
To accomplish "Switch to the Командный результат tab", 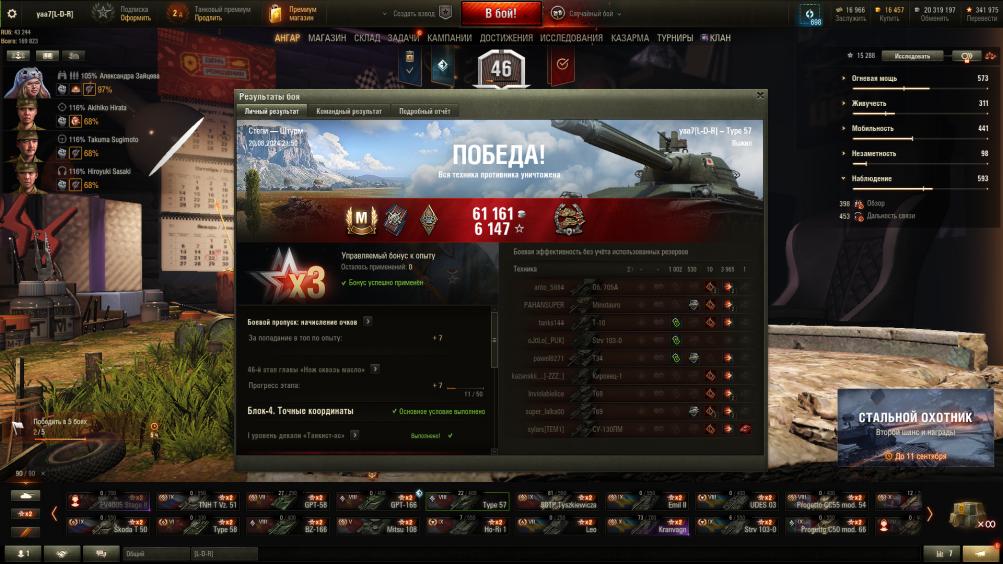I will coord(348,111).
